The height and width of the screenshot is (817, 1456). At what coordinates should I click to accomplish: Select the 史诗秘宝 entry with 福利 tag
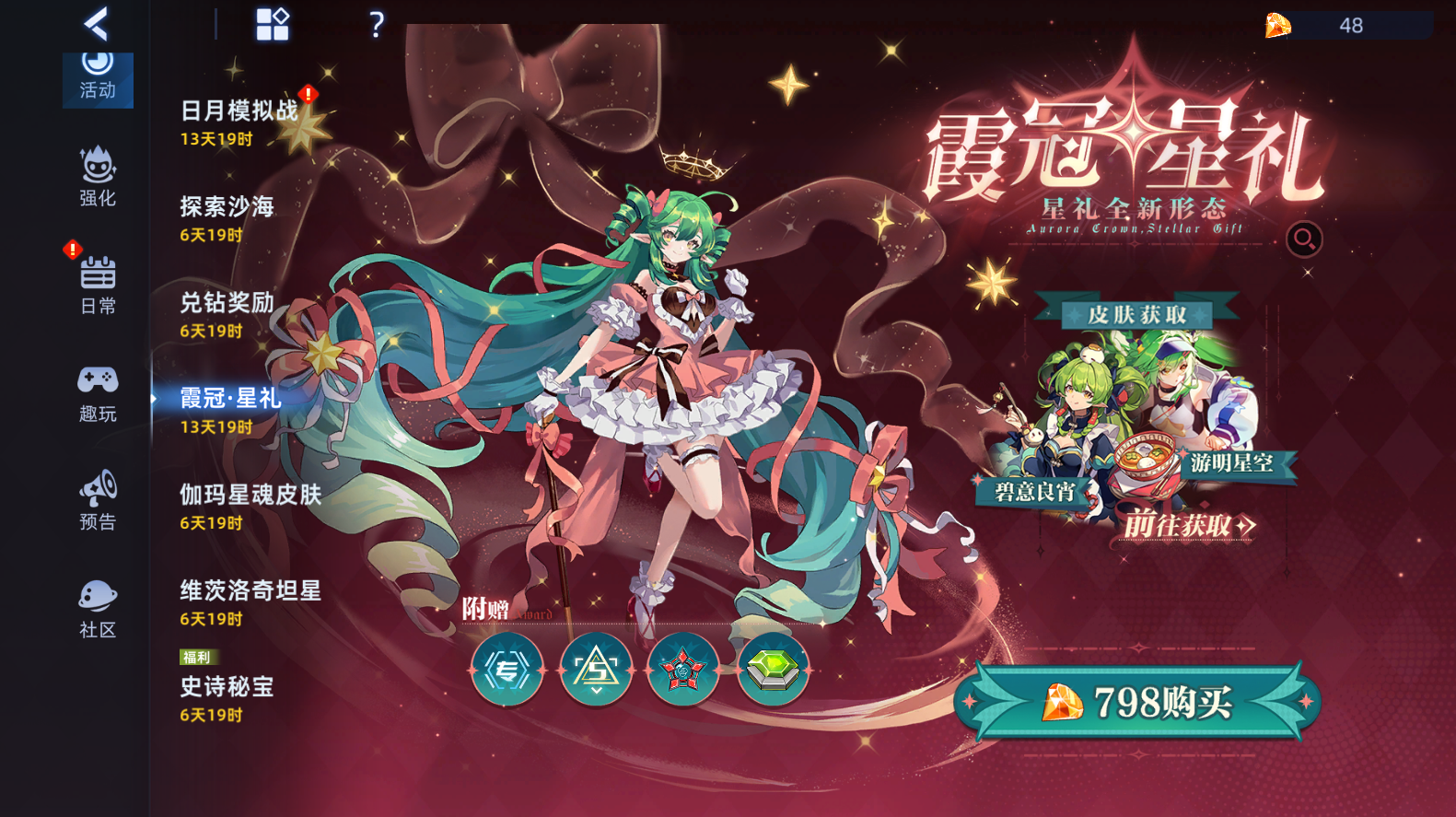225,687
